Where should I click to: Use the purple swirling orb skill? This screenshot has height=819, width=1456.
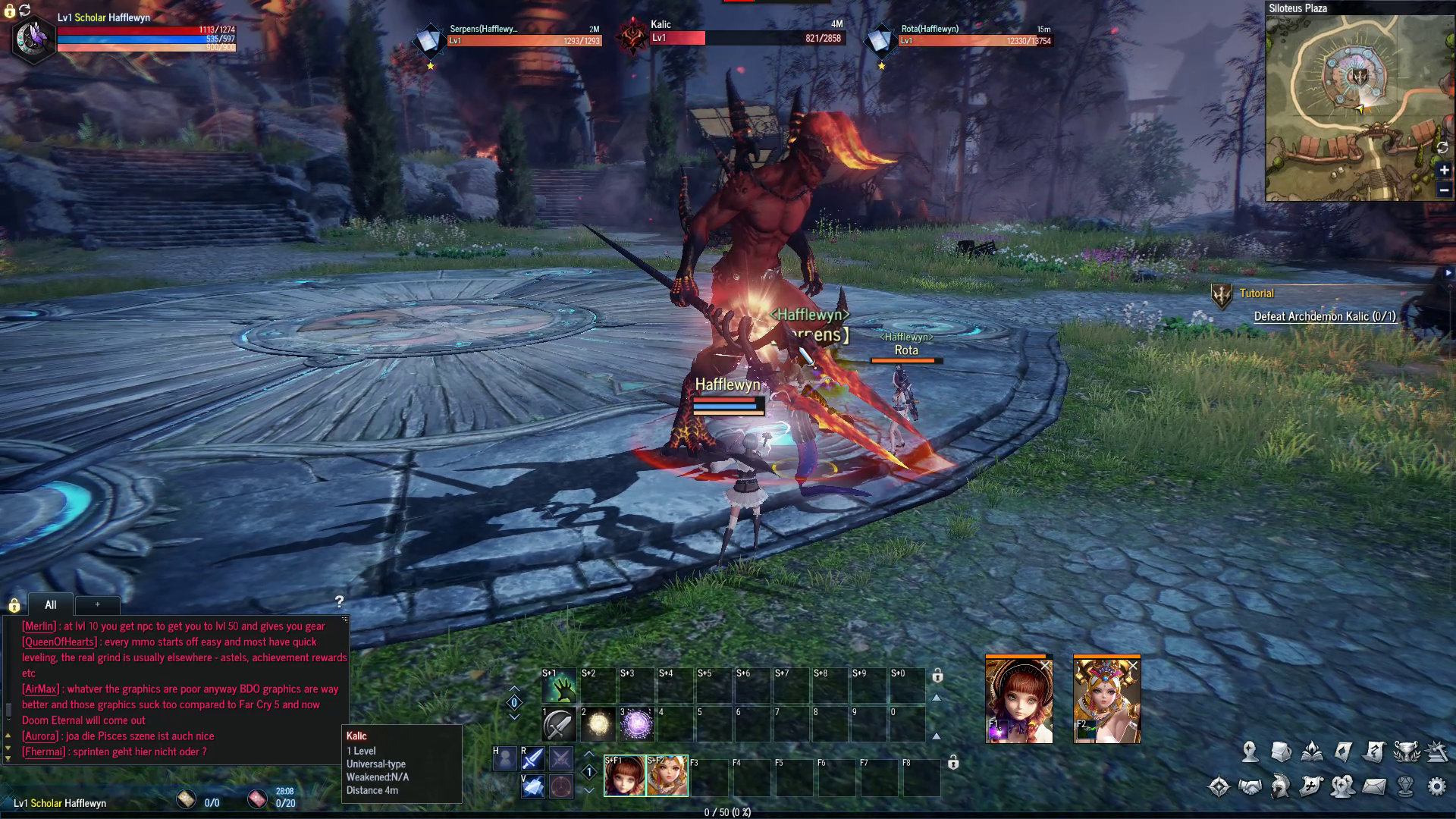636,725
